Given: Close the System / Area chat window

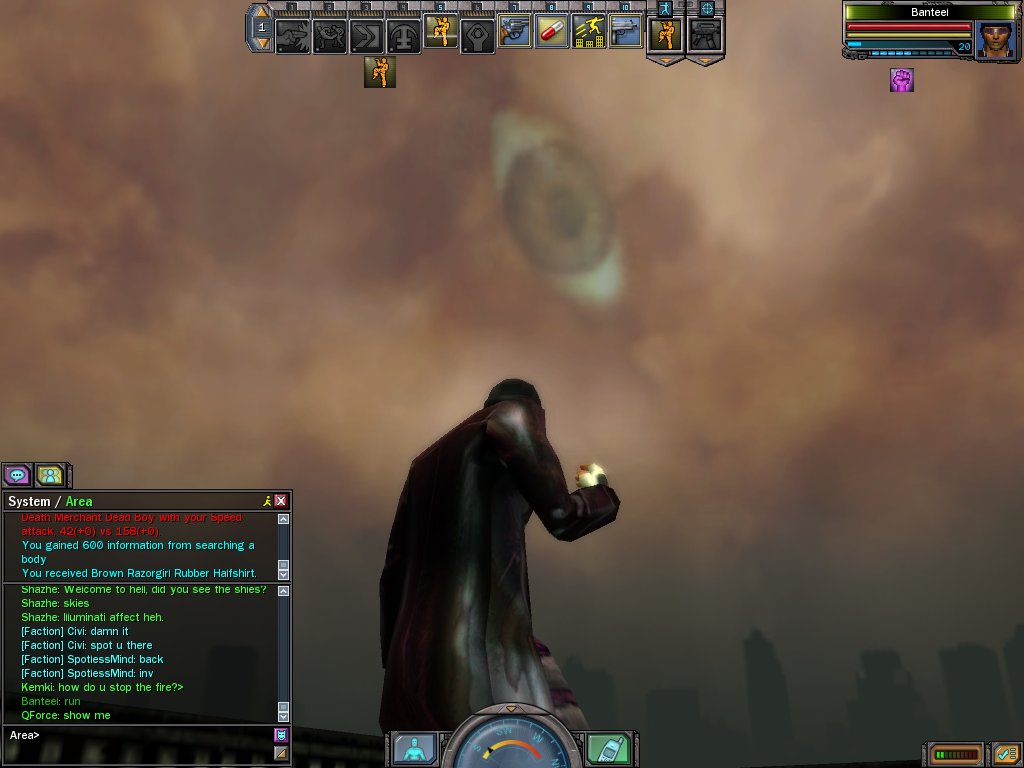Looking at the screenshot, I should [281, 501].
